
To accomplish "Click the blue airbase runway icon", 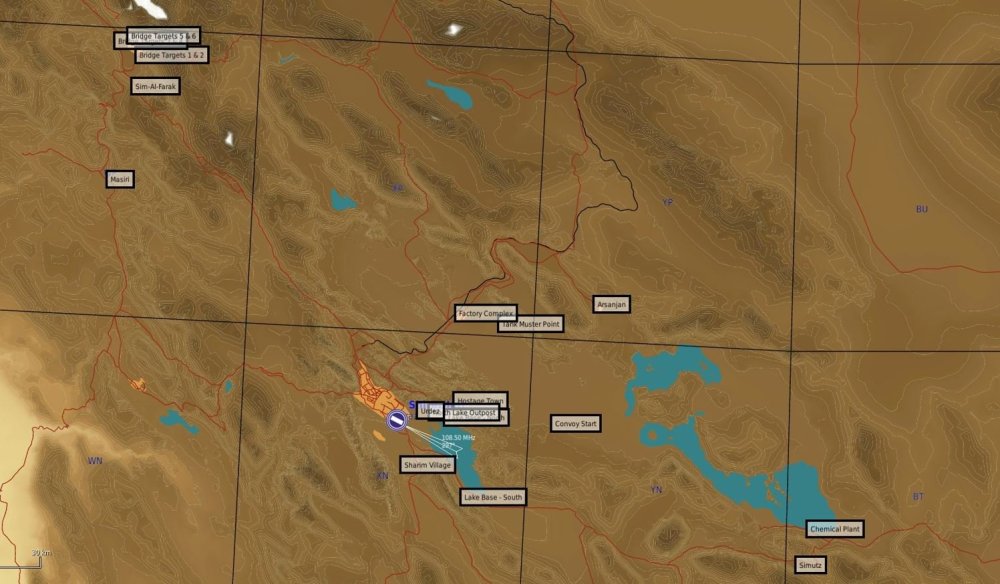I will [x=397, y=421].
